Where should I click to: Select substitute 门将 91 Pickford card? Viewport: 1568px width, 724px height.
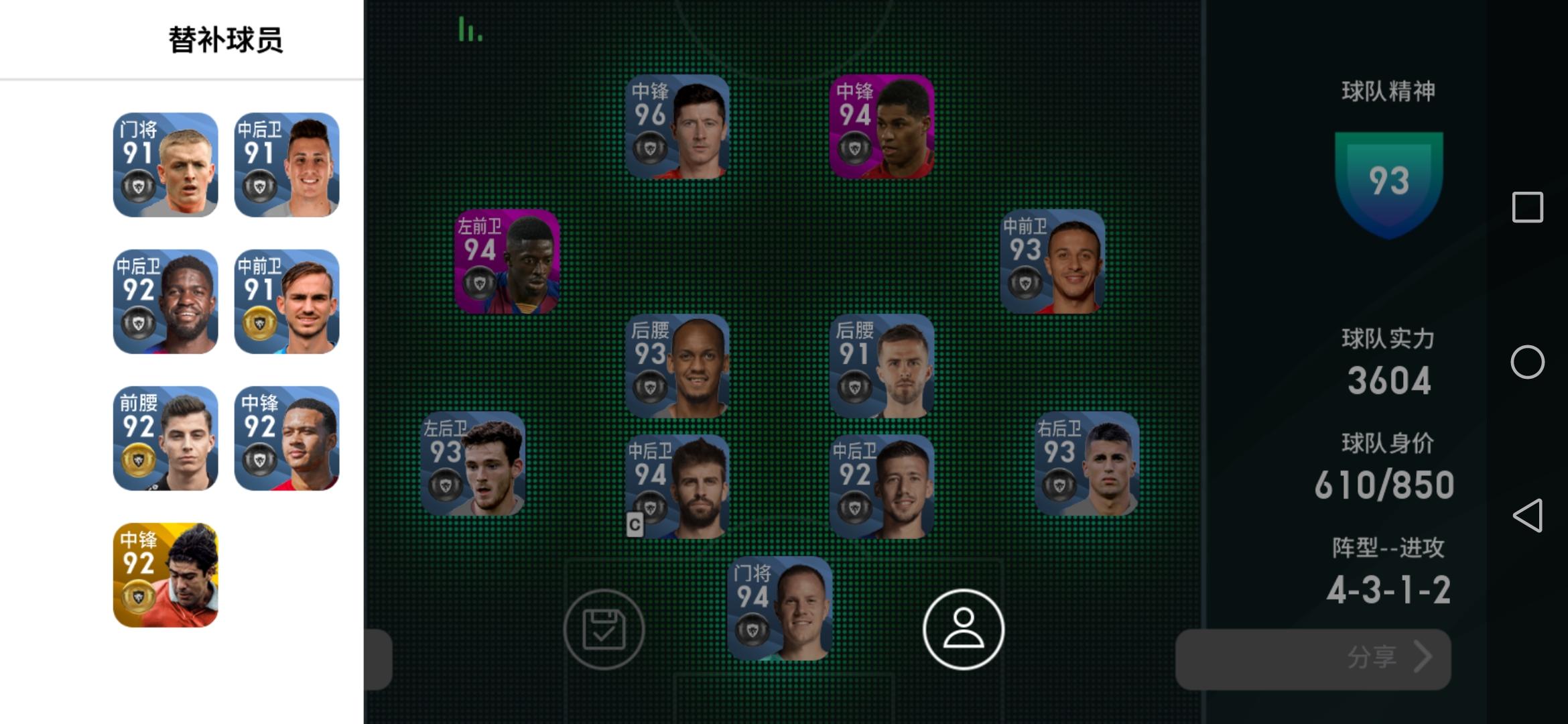164,163
